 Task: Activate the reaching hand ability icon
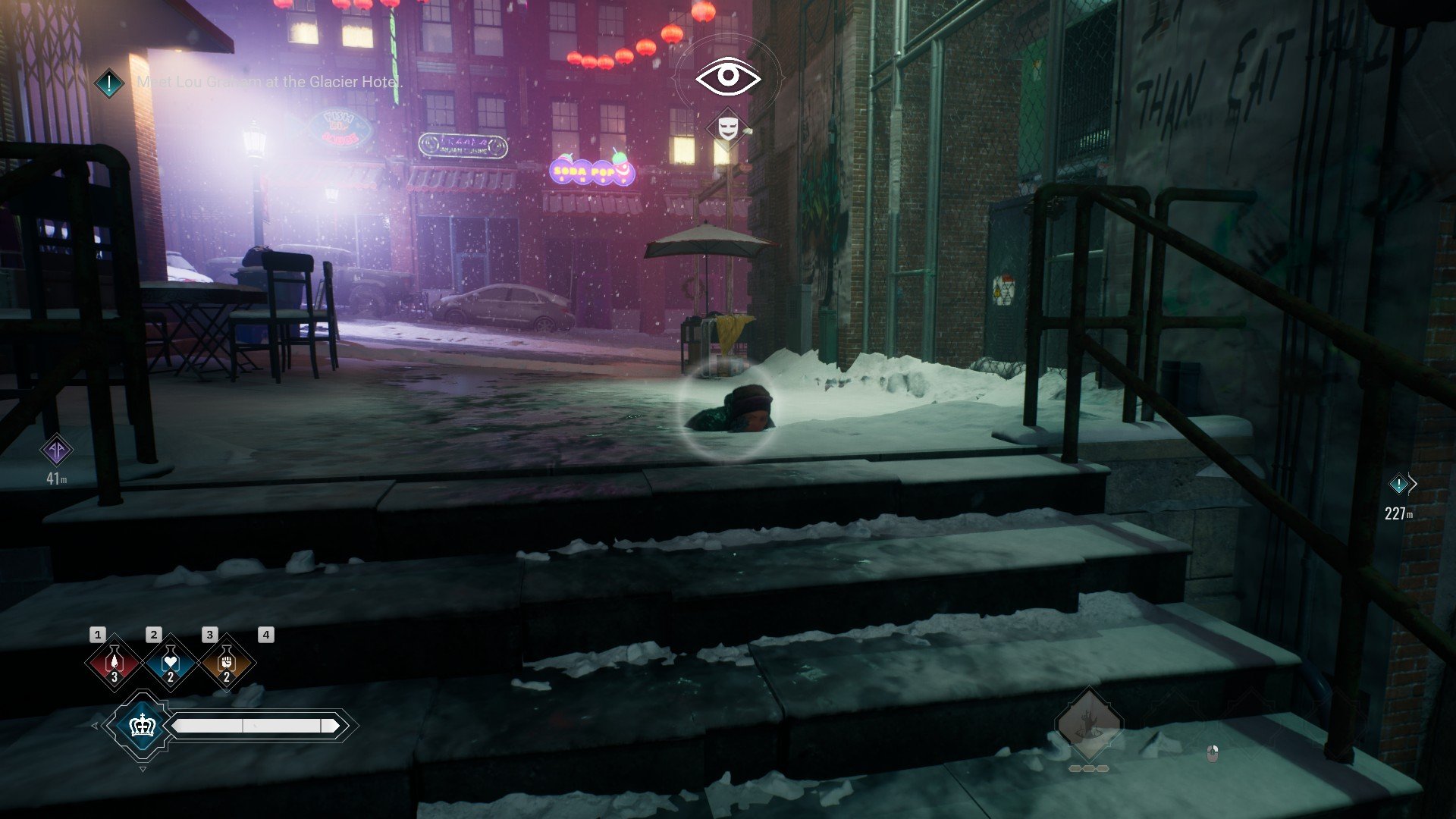(x=1088, y=724)
